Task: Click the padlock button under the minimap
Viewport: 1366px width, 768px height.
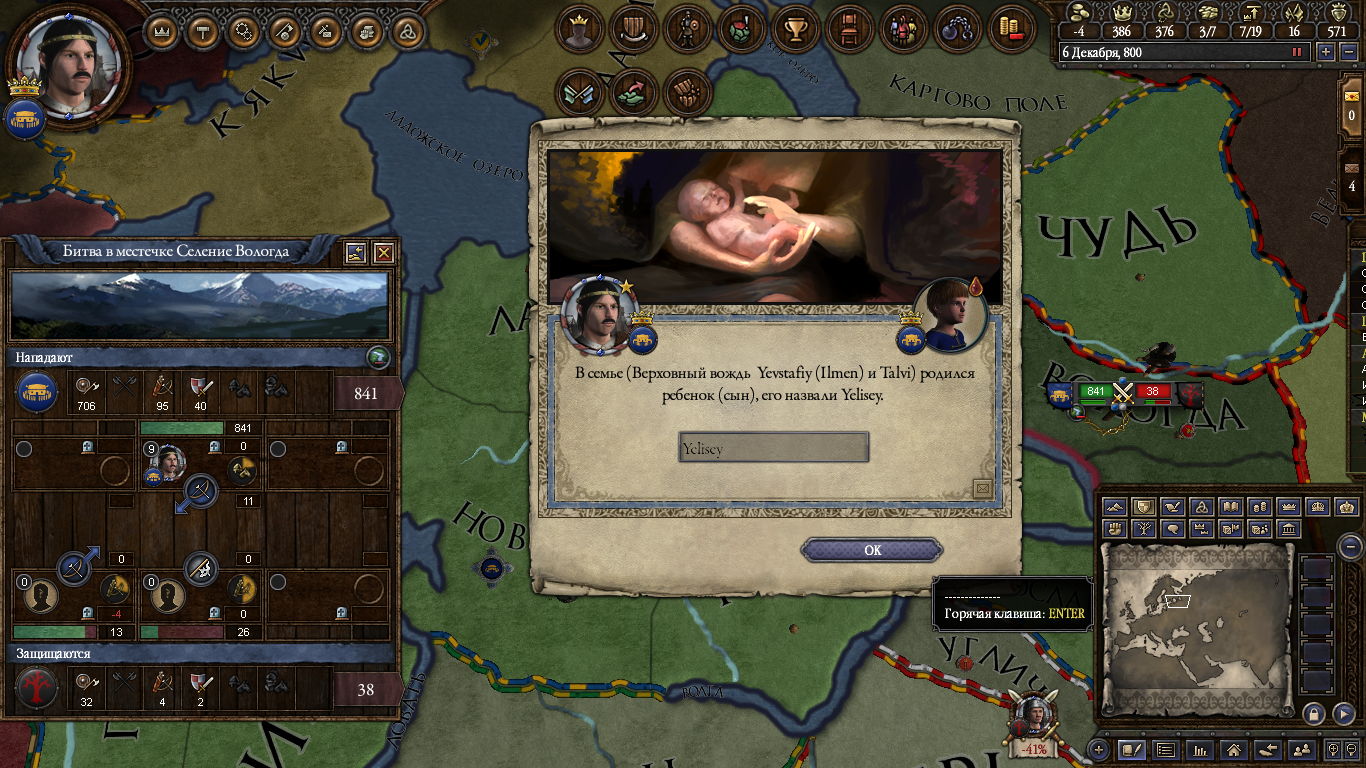Action: [x=1314, y=713]
